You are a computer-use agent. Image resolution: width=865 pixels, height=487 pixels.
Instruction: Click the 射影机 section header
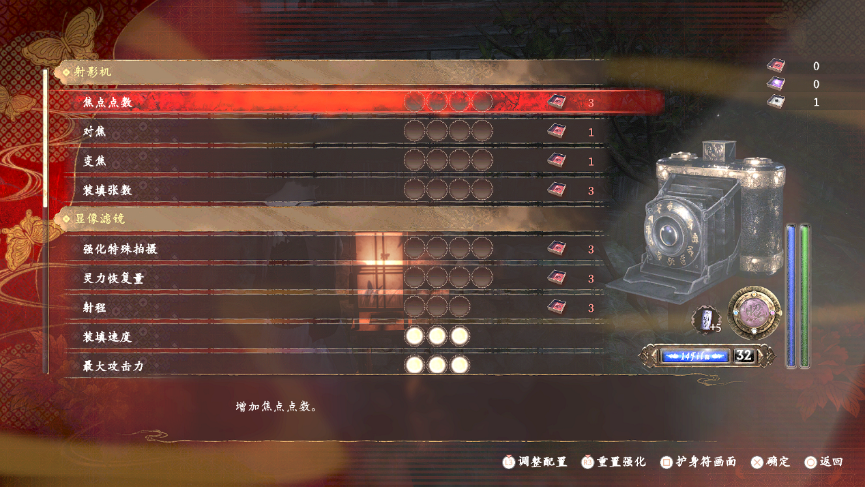click(x=94, y=73)
